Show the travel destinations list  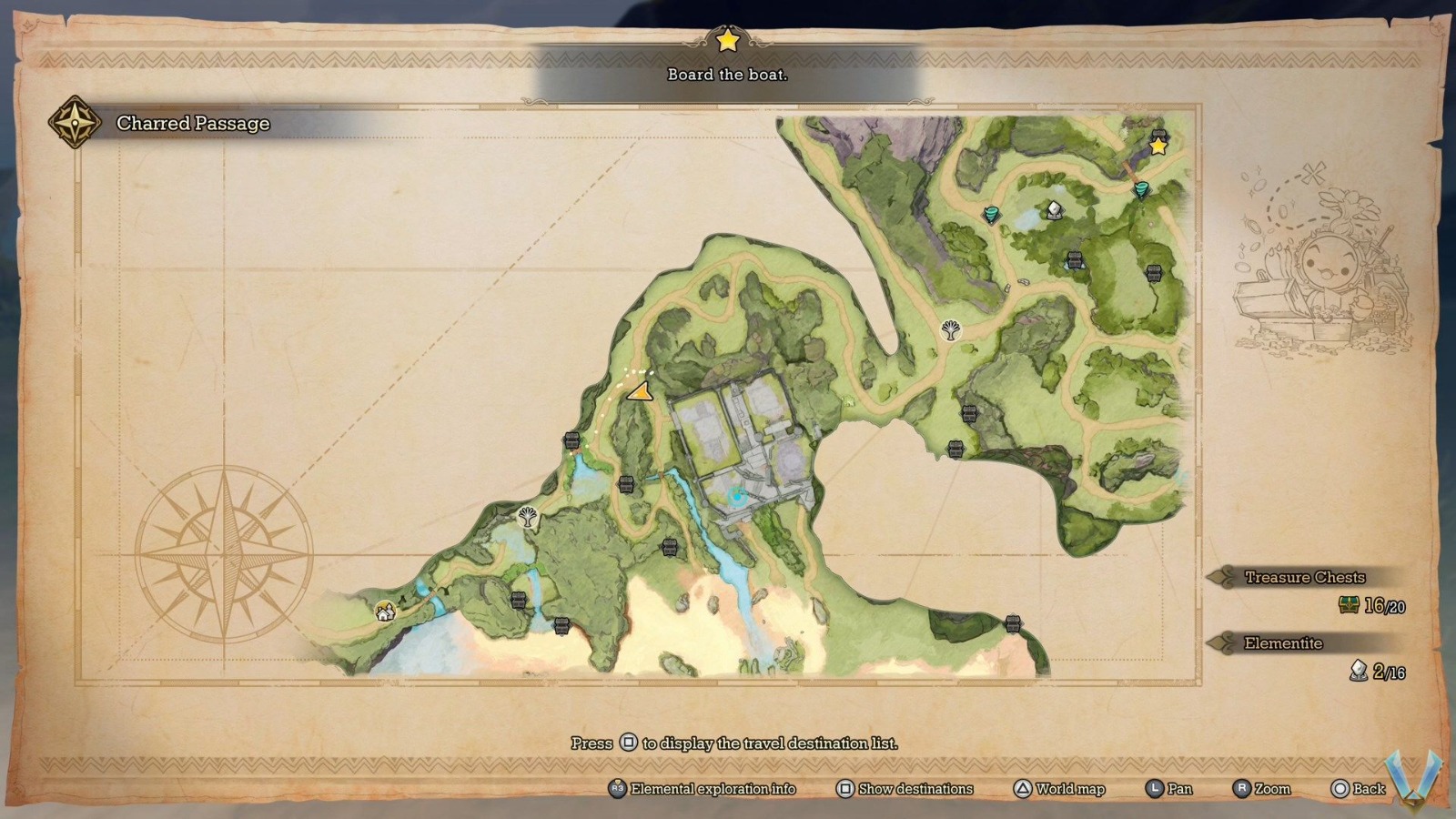[x=905, y=789]
